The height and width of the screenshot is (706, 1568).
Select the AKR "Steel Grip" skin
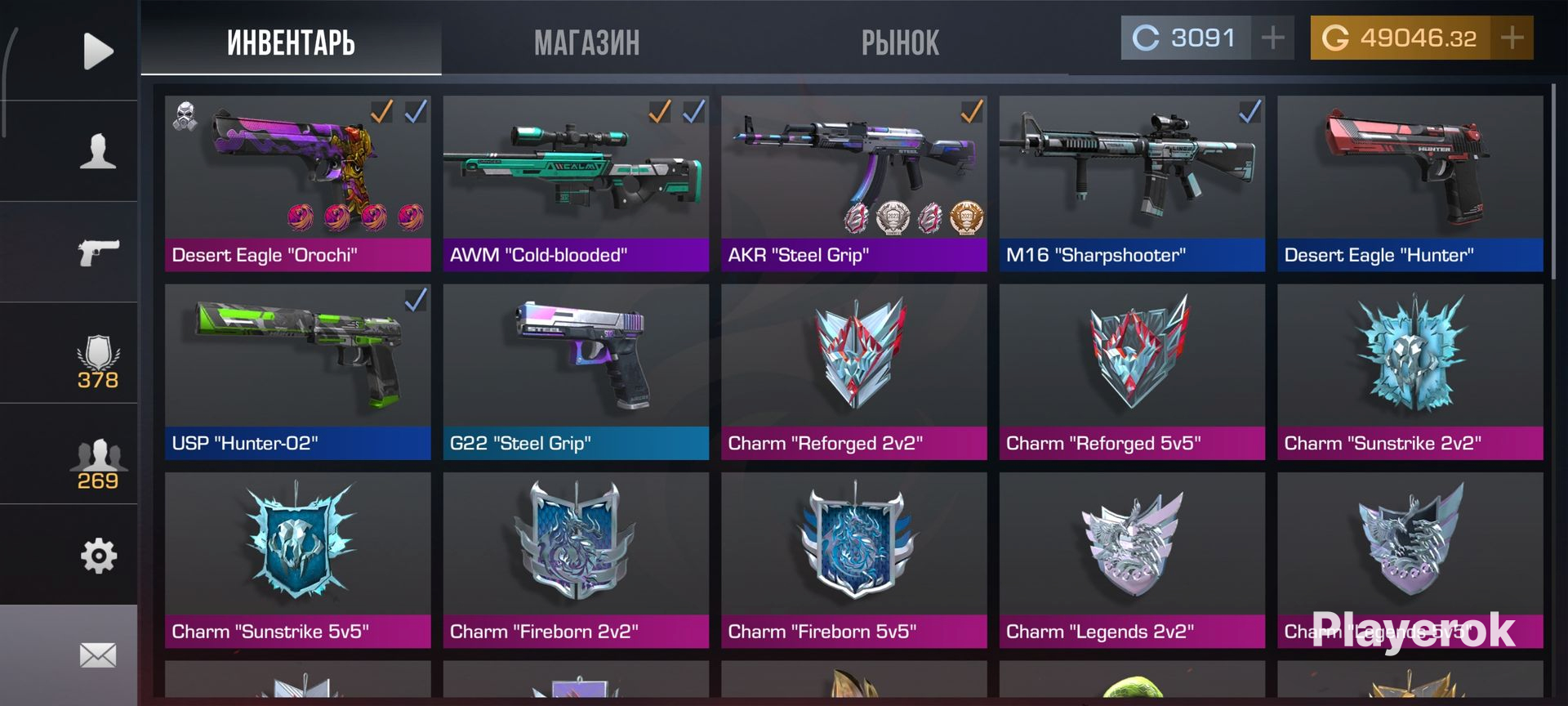853,184
